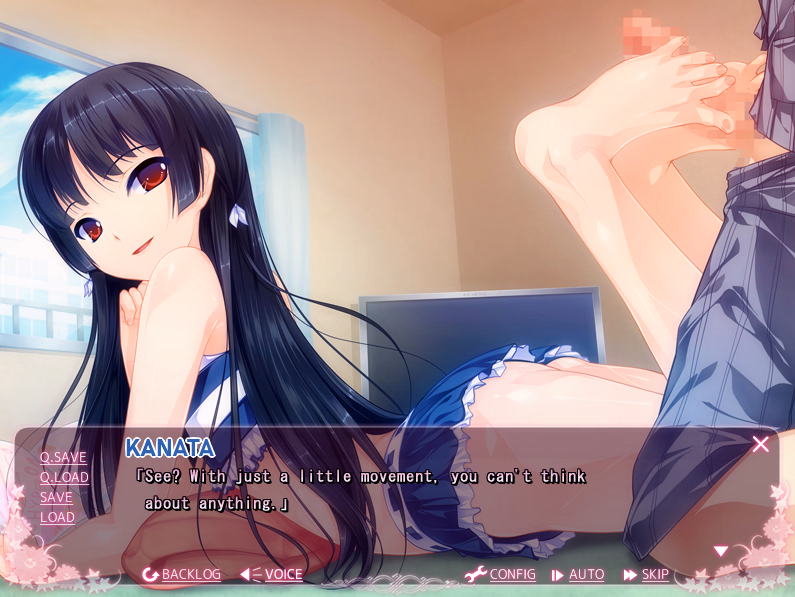Open the LOAD menu

point(57,517)
